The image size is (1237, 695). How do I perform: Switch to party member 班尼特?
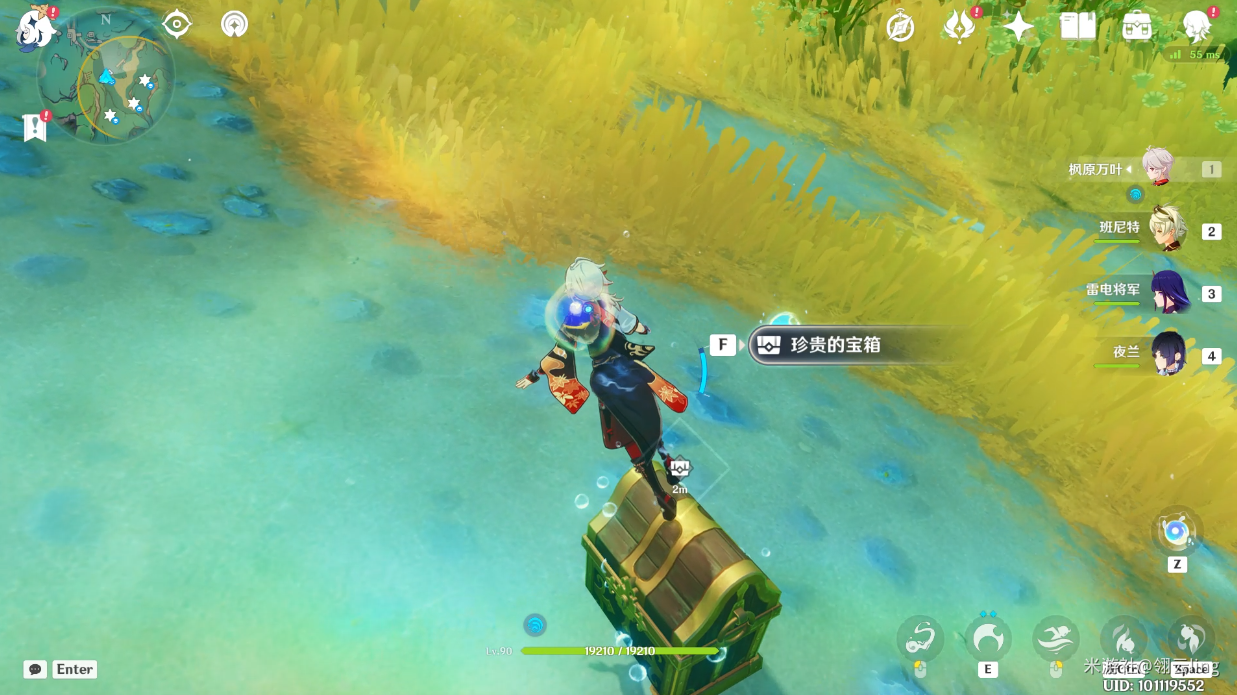point(1167,230)
